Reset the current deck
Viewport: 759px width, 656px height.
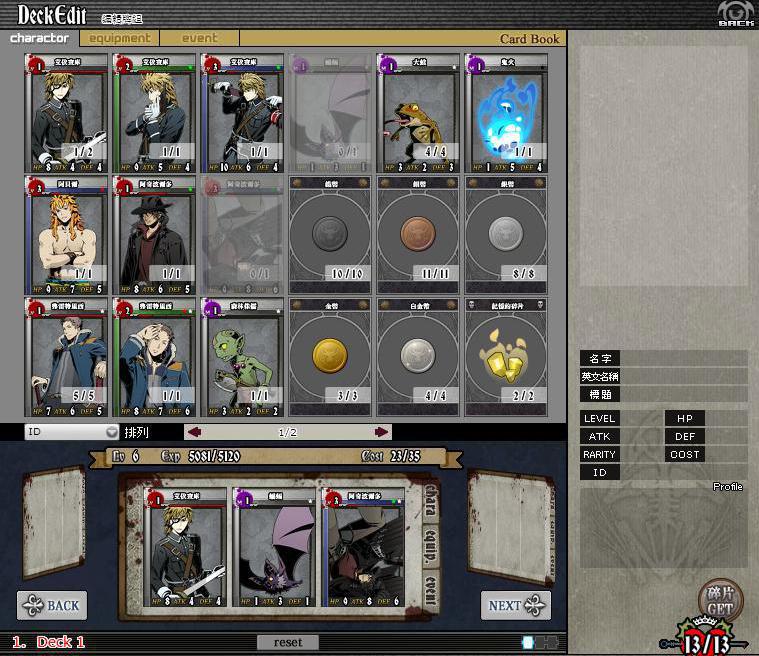[288, 642]
